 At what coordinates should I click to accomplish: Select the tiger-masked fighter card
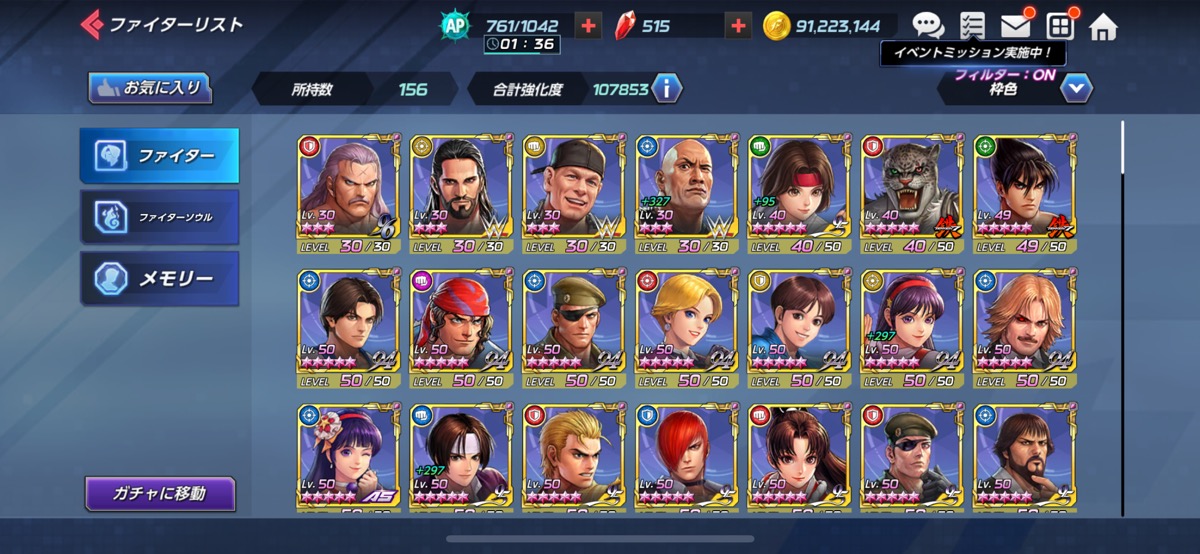[906, 194]
